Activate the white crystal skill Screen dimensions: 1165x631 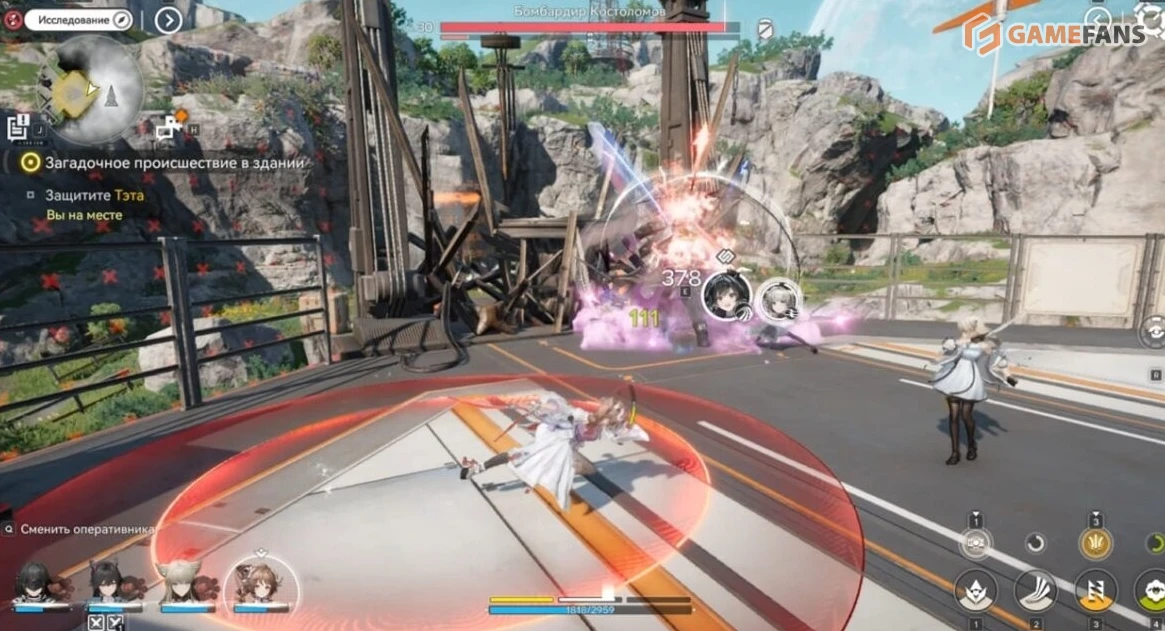[975, 592]
